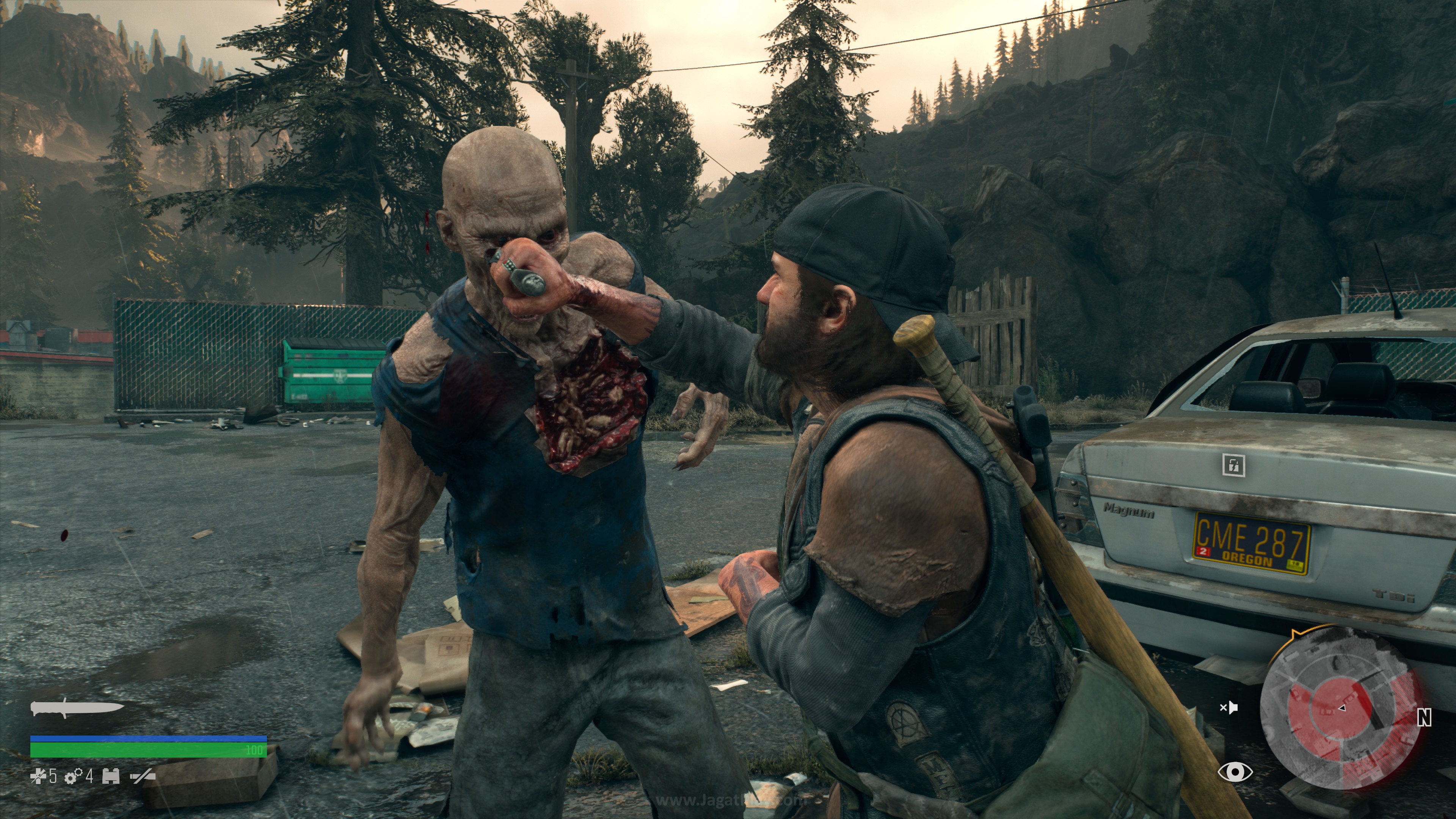Use the medical cross healing item icon
The width and height of the screenshot is (1456, 819).
tap(38, 777)
